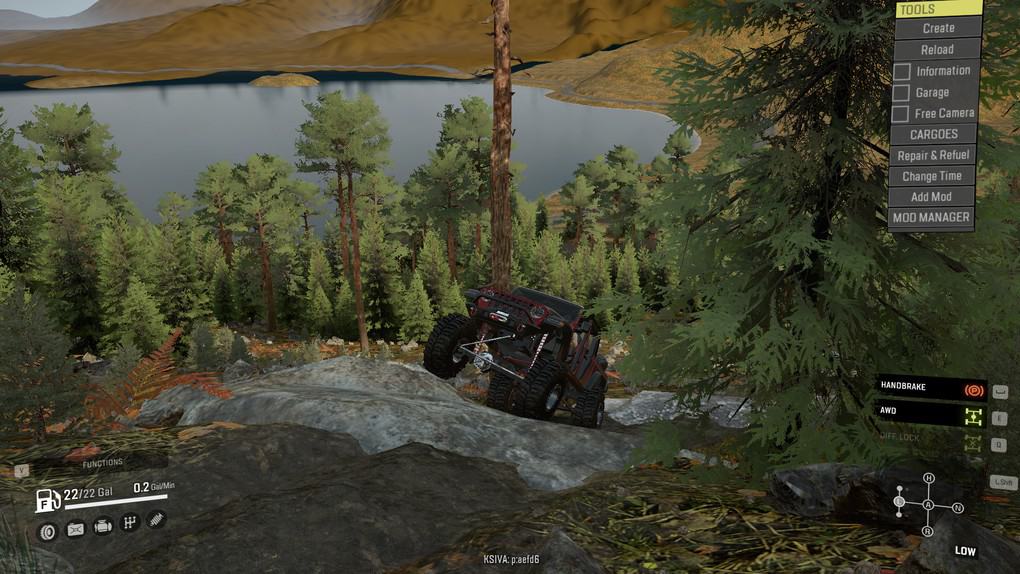1020x574 pixels.
Task: Click the tire wheel status icon
Action: pos(47,530)
